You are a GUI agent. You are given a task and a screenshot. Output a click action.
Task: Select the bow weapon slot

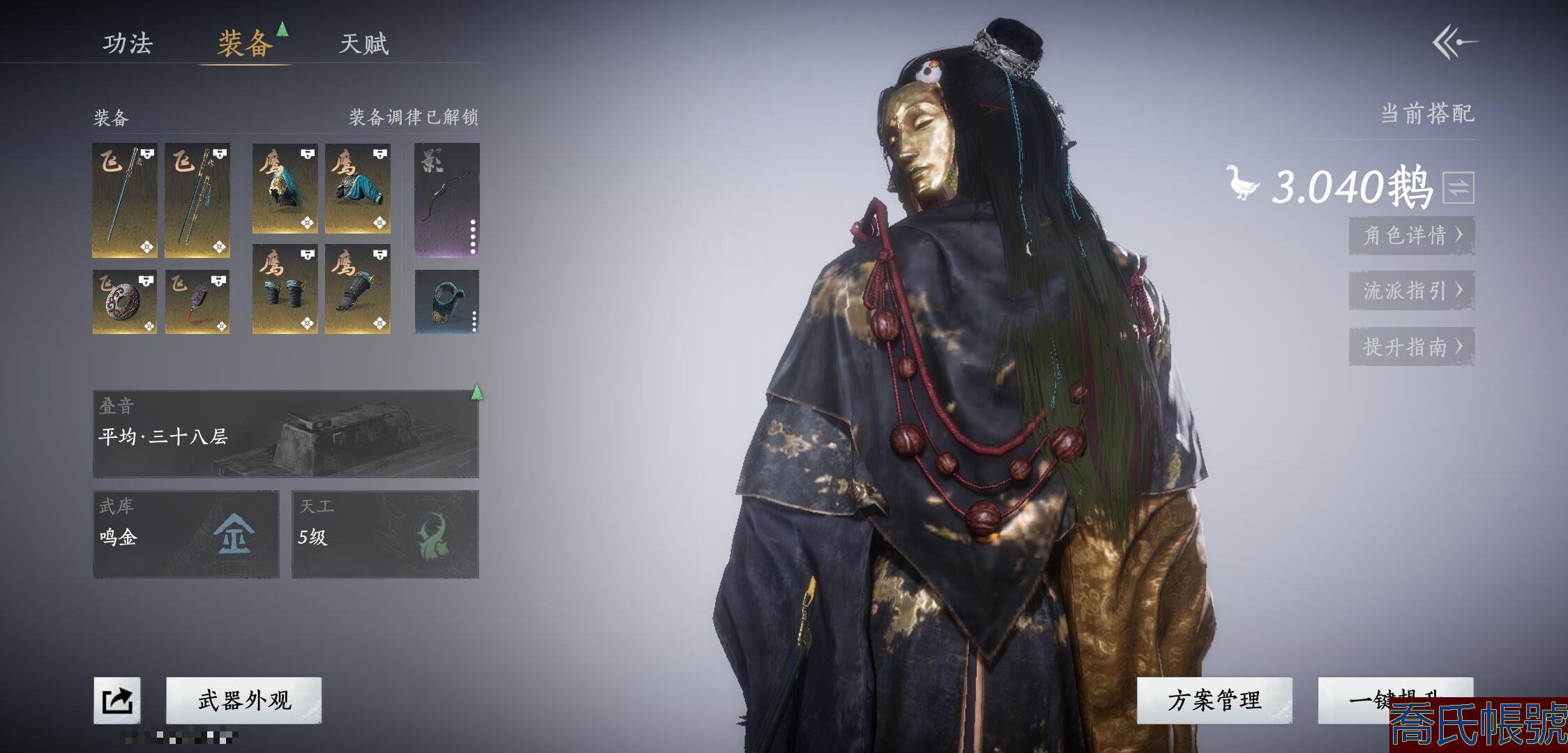click(x=447, y=200)
